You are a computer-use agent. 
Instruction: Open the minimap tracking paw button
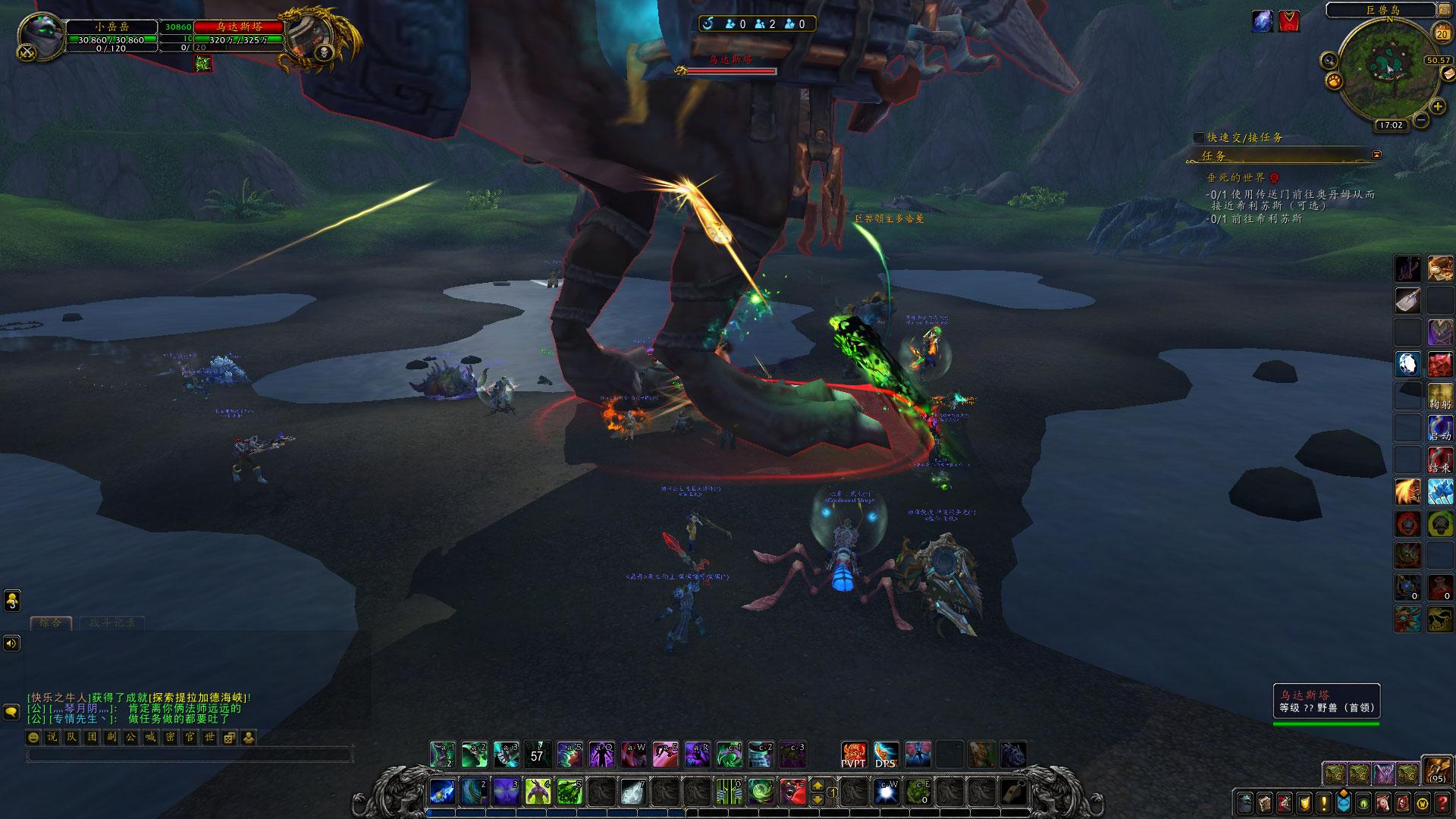point(1334,80)
